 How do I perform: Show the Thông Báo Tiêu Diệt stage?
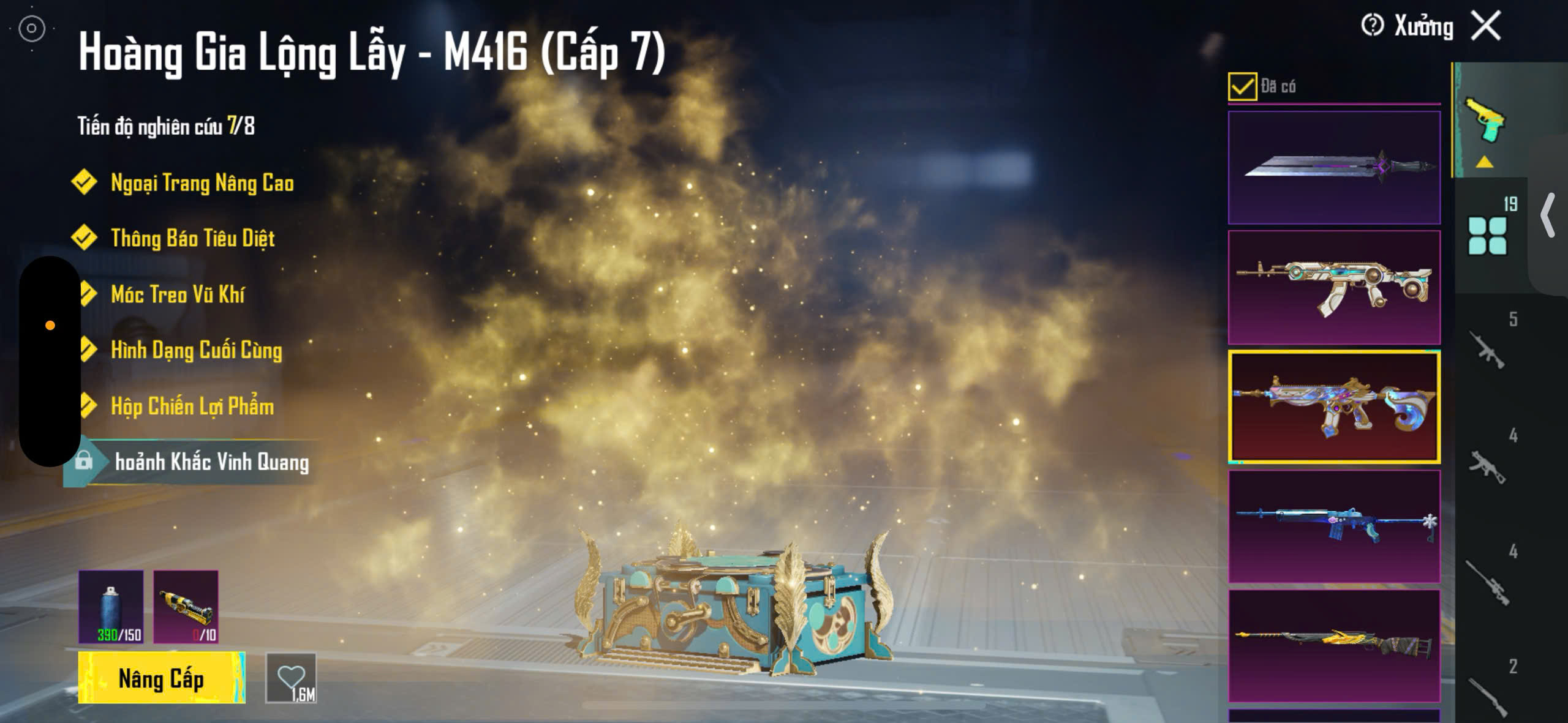(x=192, y=238)
